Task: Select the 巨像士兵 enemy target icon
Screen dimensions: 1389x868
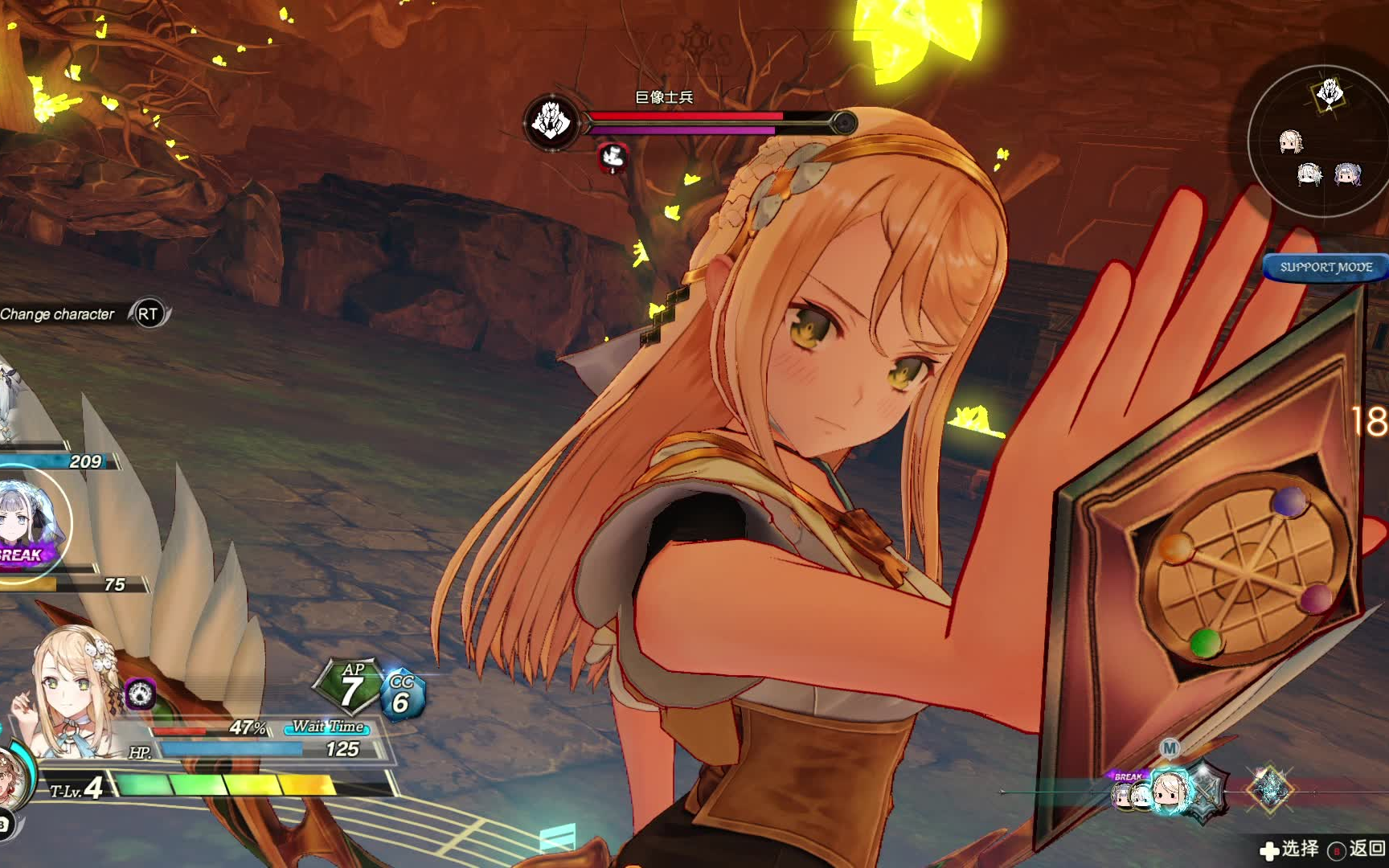Action: pos(551,122)
